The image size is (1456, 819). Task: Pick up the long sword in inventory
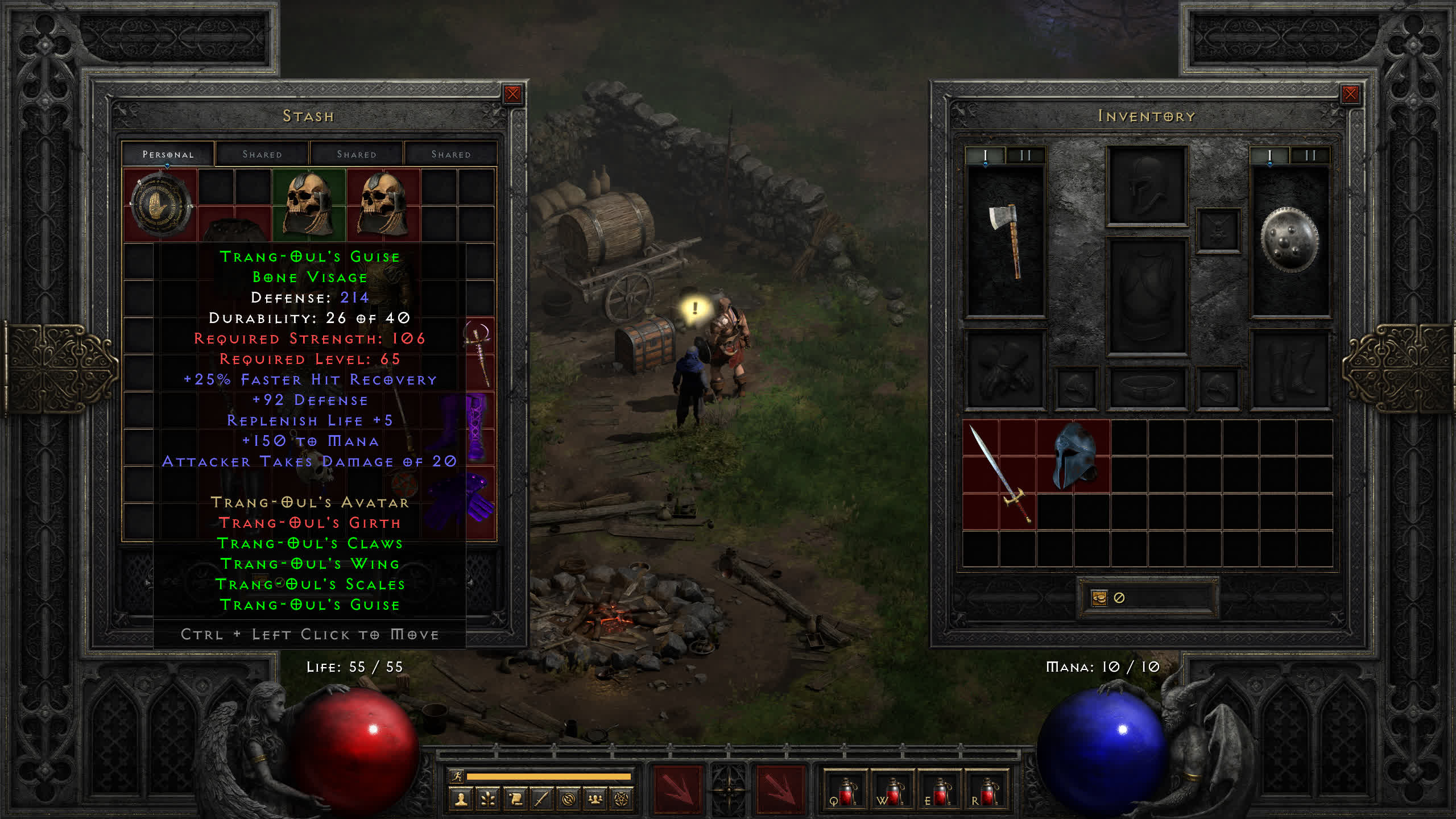pyautogui.click(x=999, y=473)
